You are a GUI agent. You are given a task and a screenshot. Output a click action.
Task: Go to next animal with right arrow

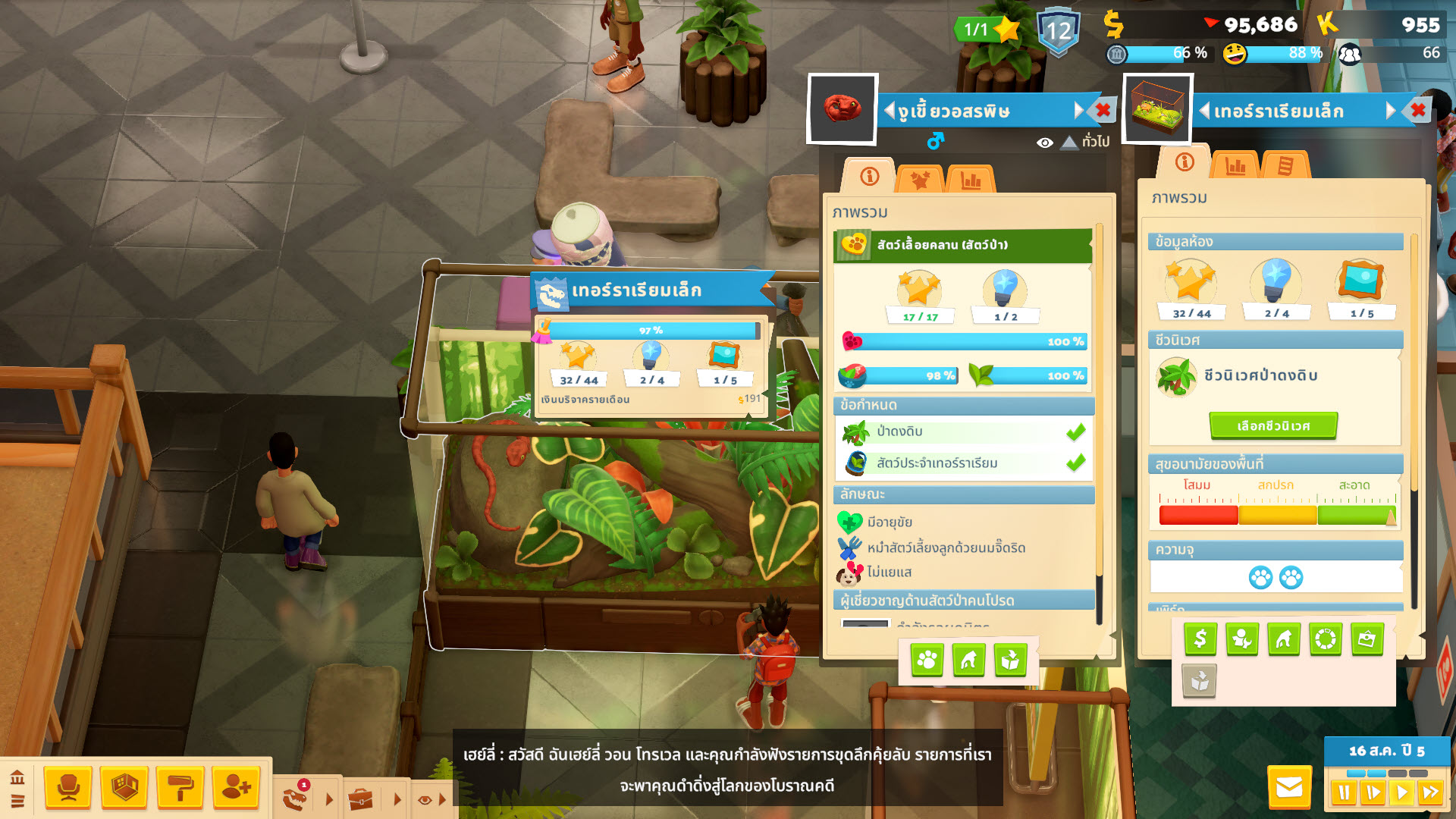click(x=1079, y=111)
